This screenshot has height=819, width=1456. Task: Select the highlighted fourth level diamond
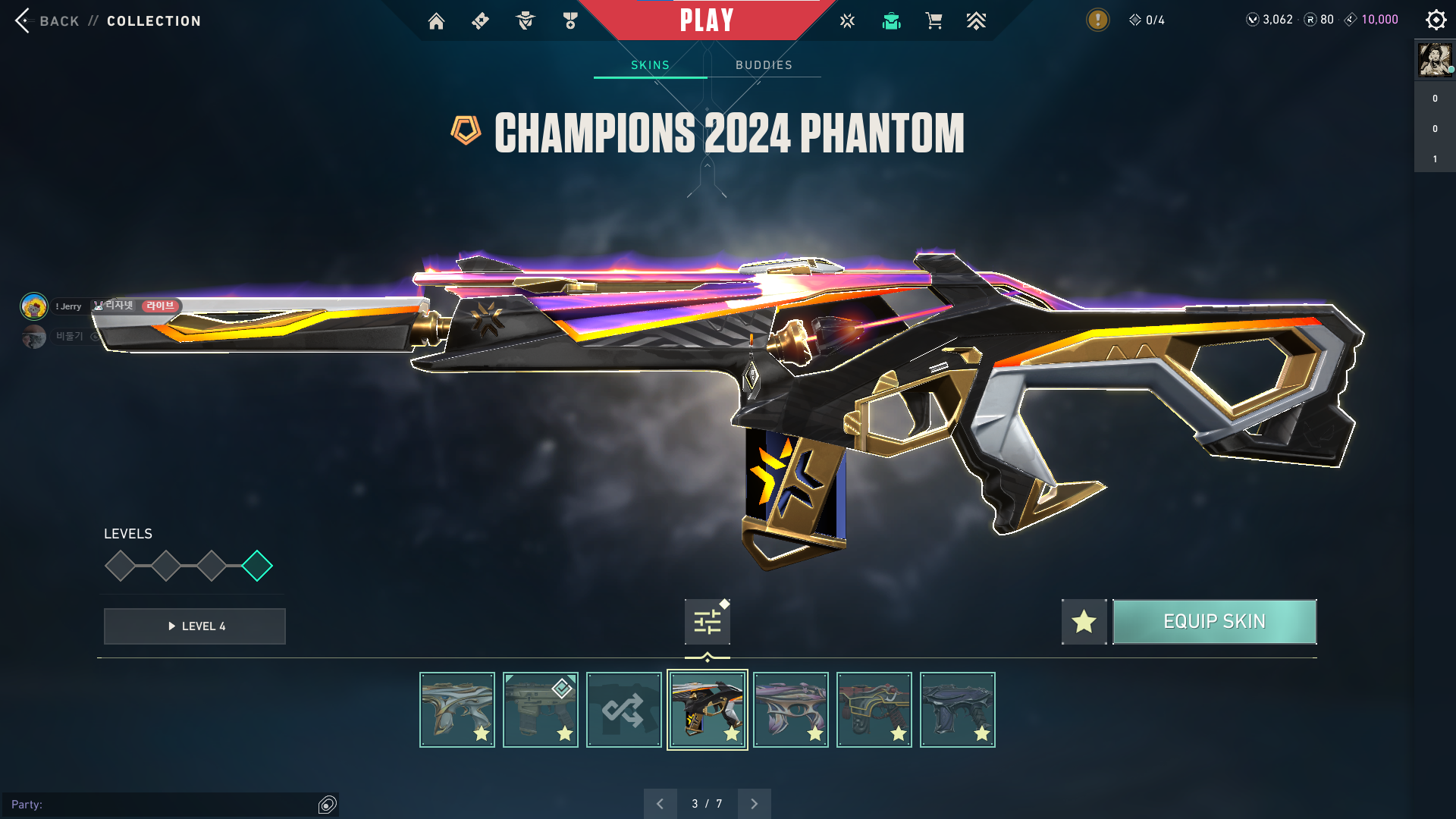click(x=257, y=566)
